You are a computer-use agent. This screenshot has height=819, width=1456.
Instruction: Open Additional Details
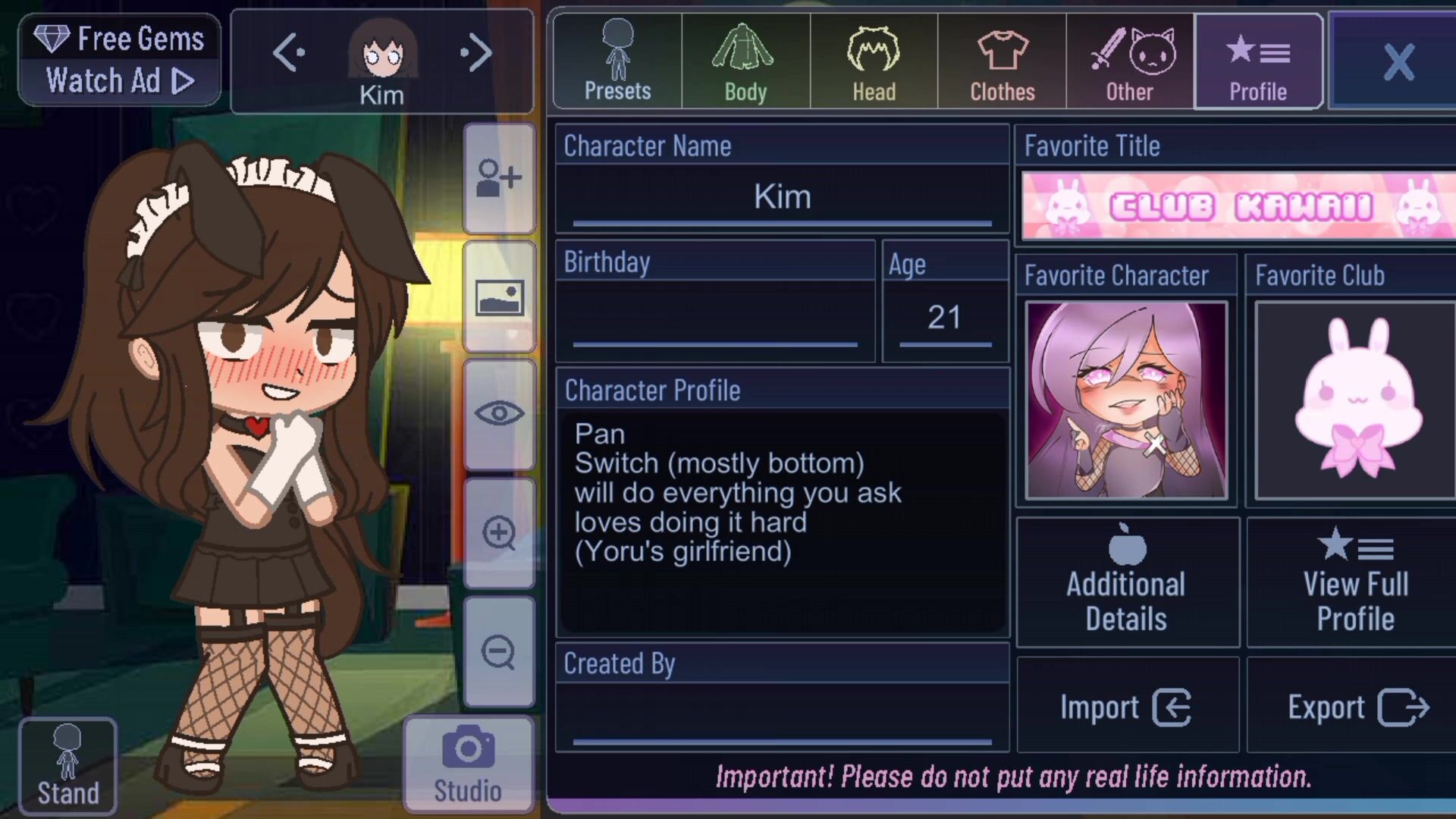(1127, 582)
